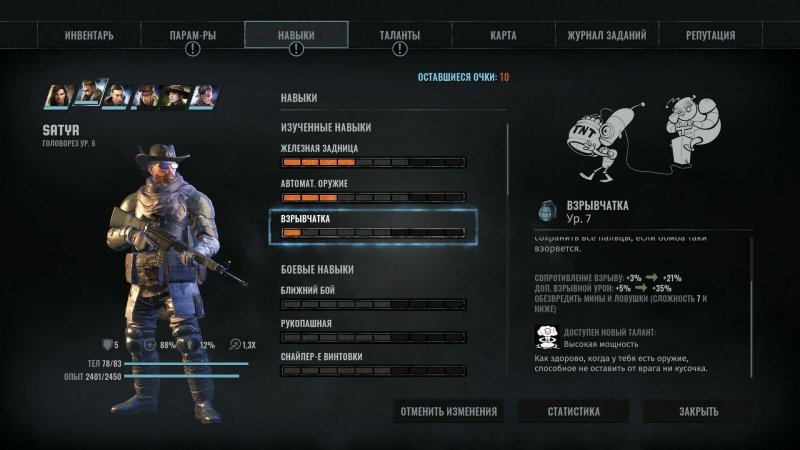Select the Навыки tab

[x=296, y=35]
